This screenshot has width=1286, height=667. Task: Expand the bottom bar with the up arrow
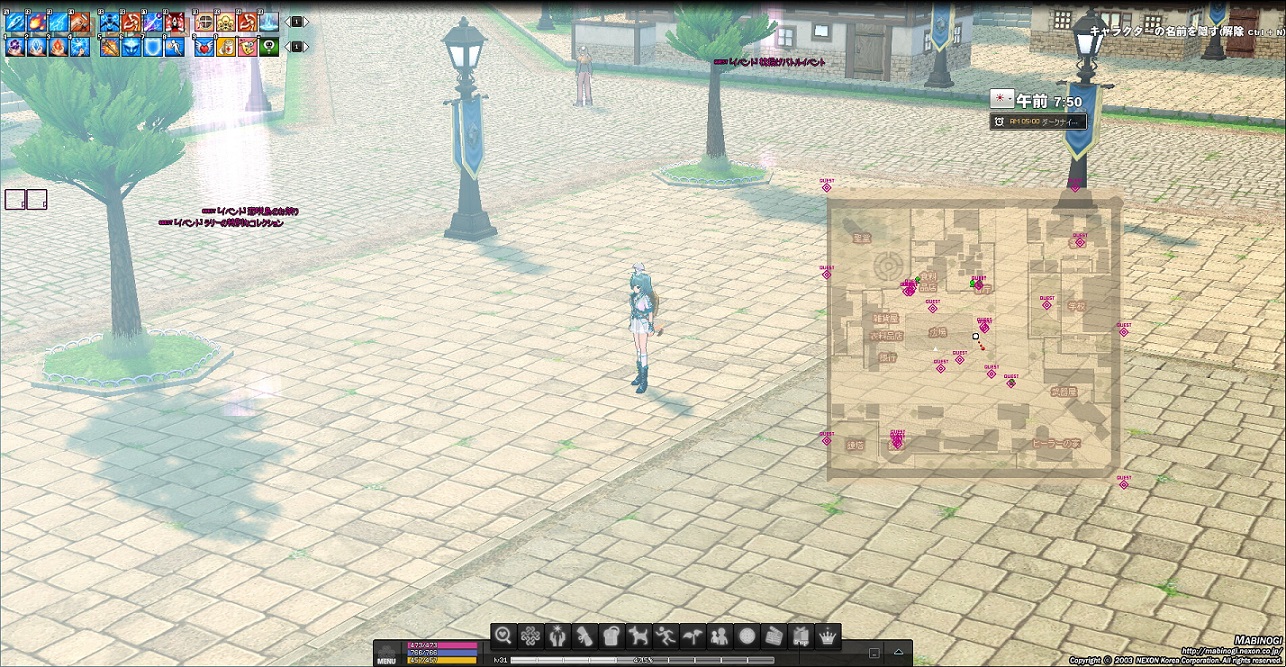(x=899, y=653)
